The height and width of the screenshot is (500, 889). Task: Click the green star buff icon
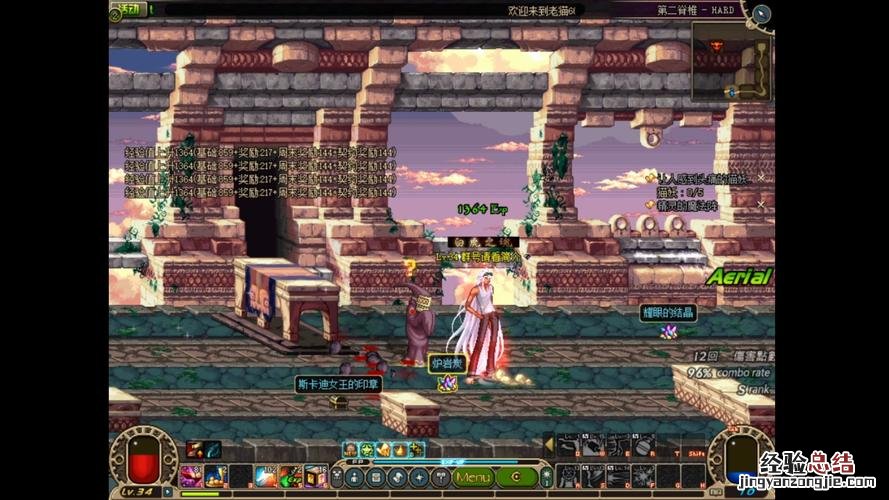tap(367, 450)
